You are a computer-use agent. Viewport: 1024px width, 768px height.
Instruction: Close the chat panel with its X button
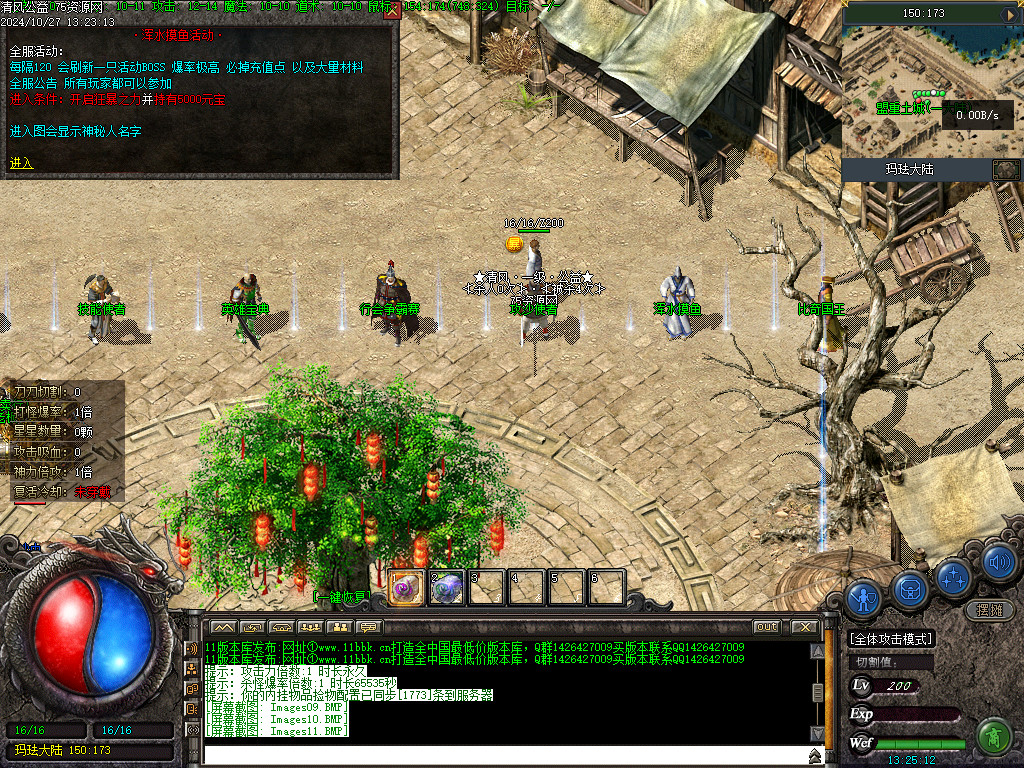click(x=804, y=627)
